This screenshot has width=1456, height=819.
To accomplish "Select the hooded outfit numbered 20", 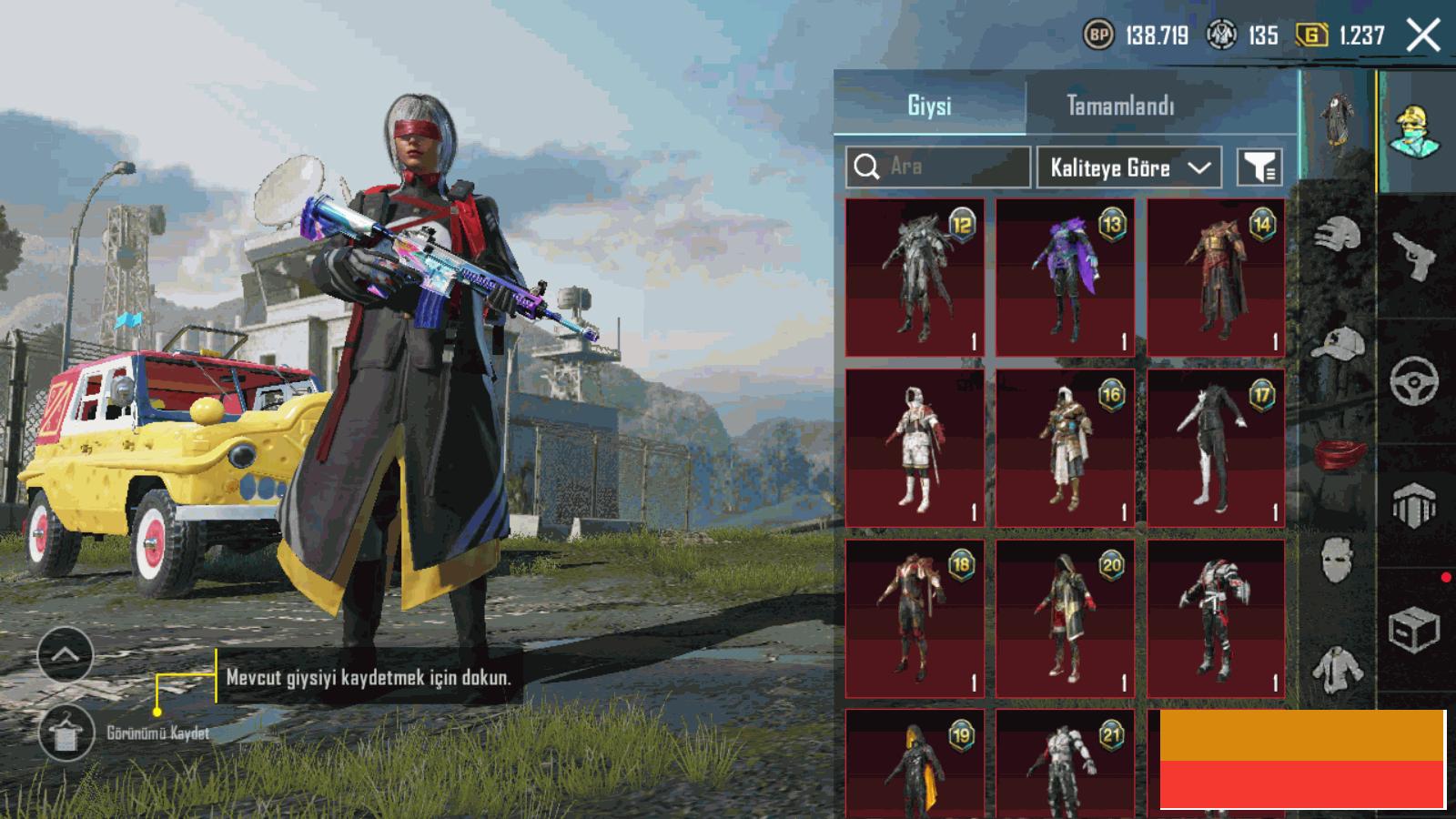I will click(x=1065, y=619).
